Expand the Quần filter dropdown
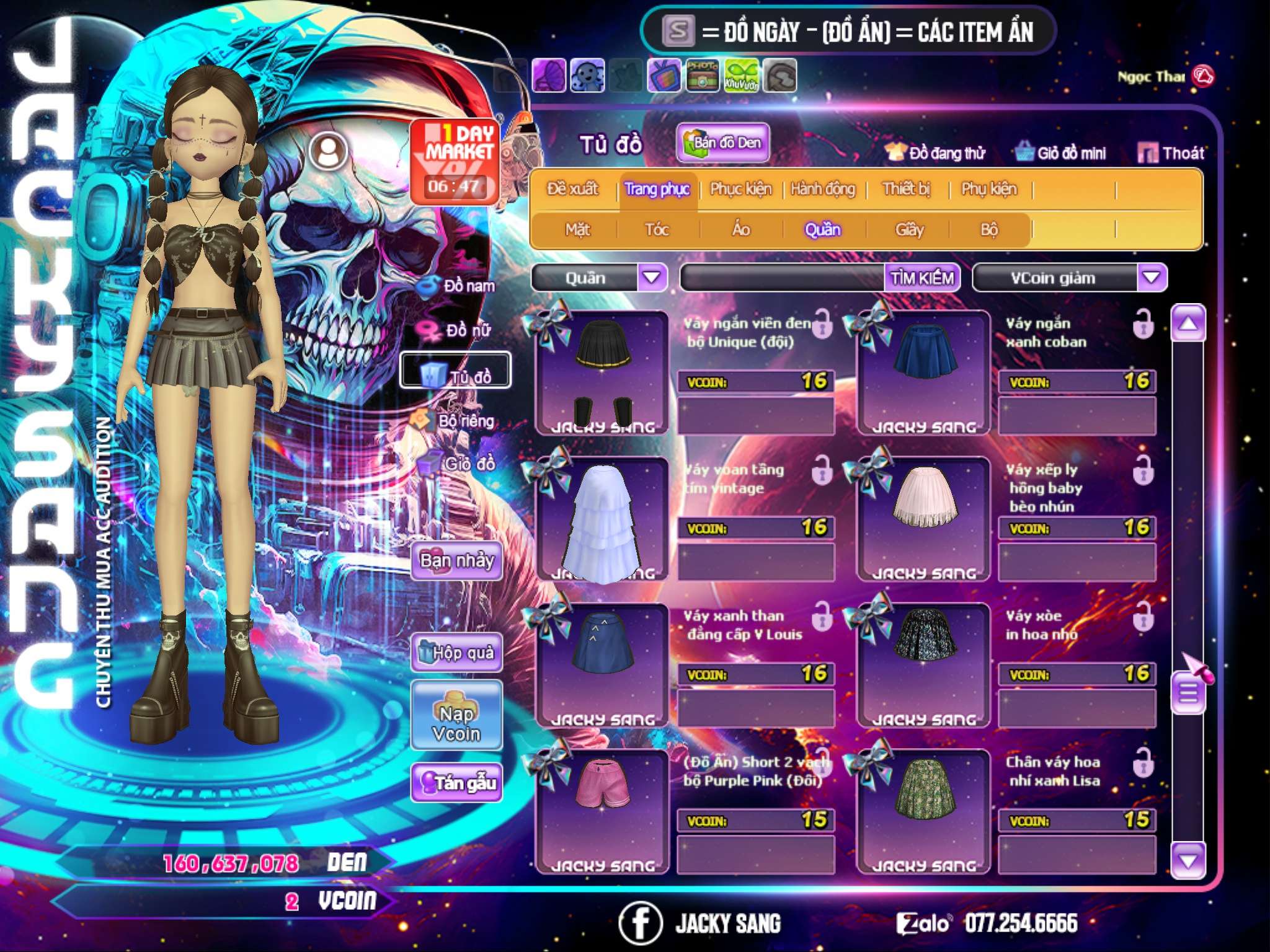1270x952 pixels. [652, 278]
